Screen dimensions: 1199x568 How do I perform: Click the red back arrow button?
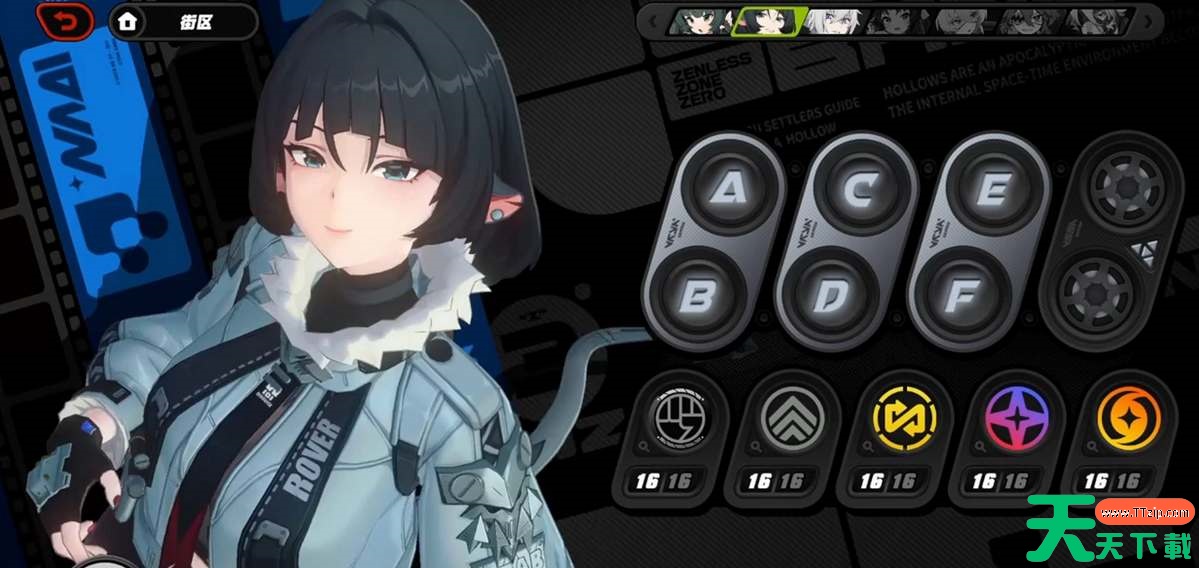pos(64,21)
